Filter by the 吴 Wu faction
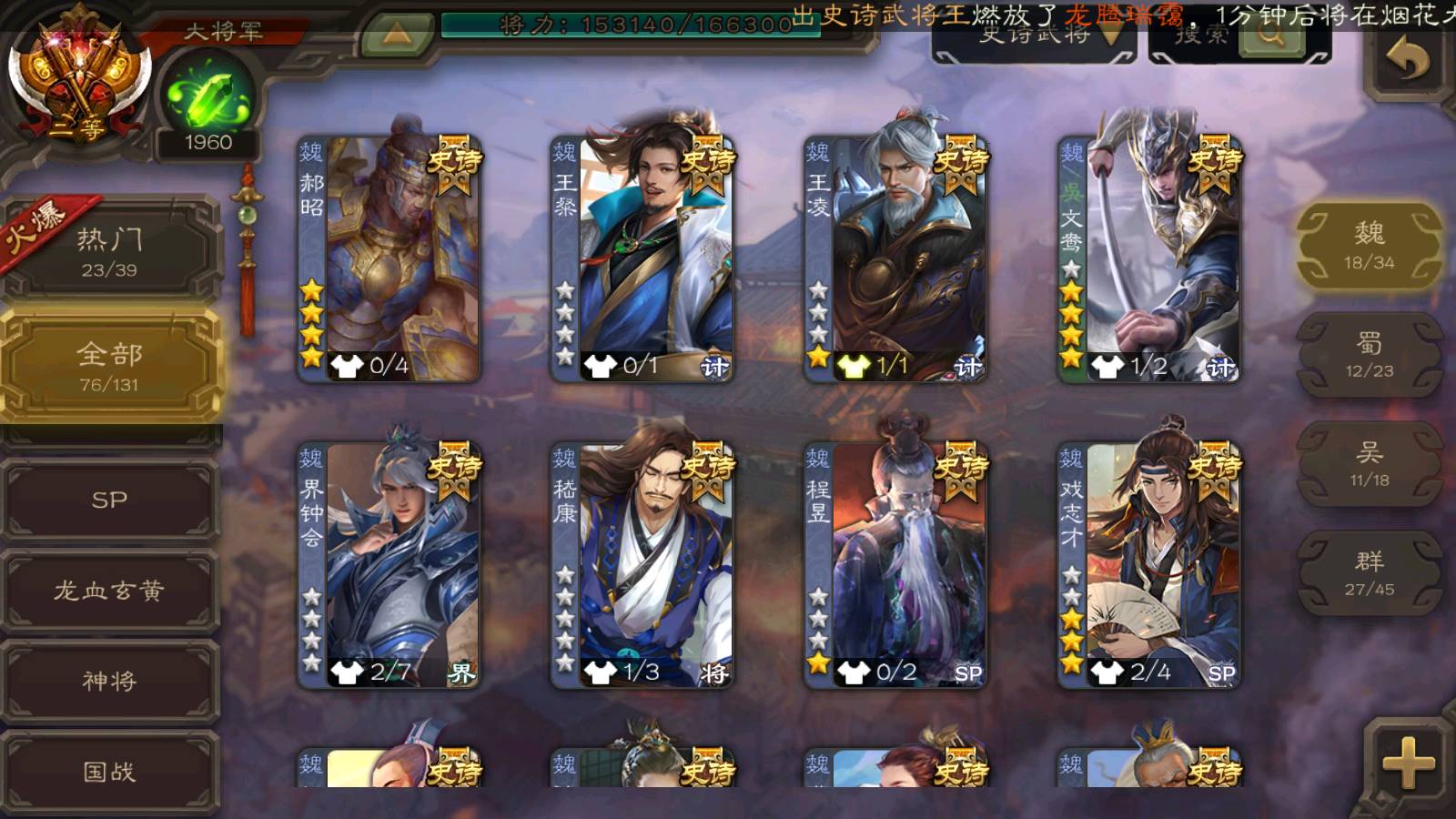This screenshot has width=1456, height=819. click(x=1369, y=464)
